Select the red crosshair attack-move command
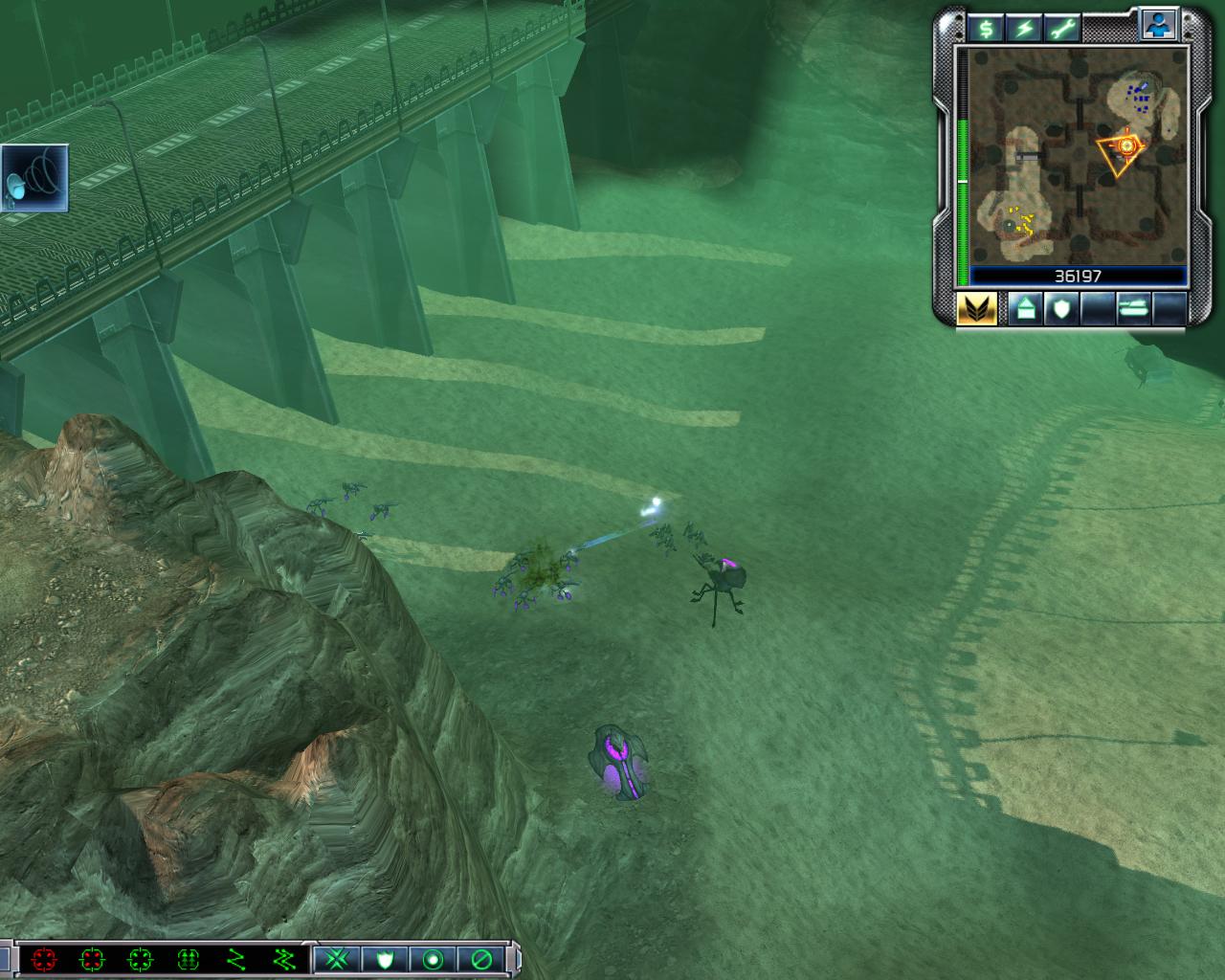The image size is (1225, 980). coord(43,959)
